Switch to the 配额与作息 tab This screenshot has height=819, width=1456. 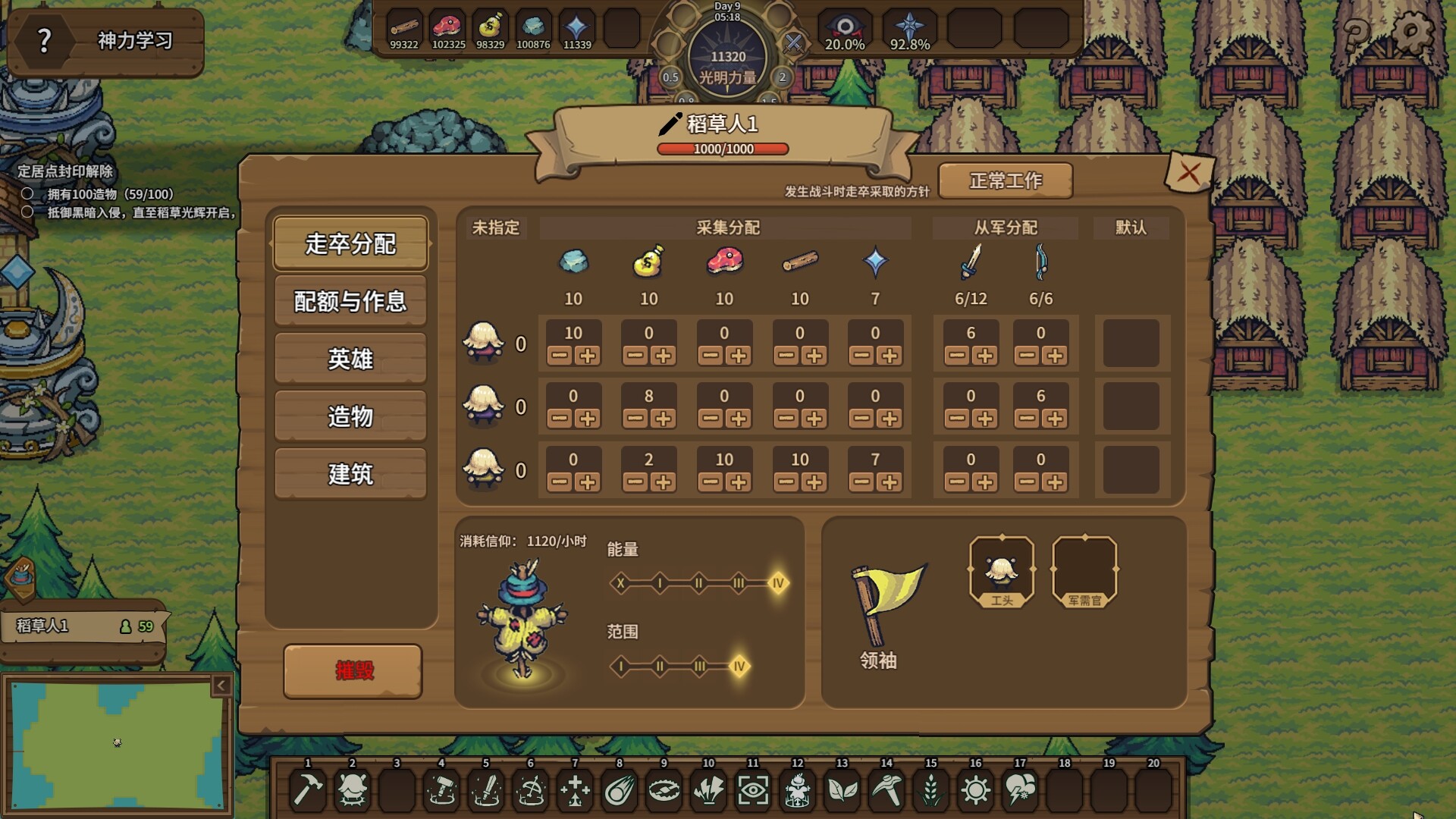(x=350, y=300)
